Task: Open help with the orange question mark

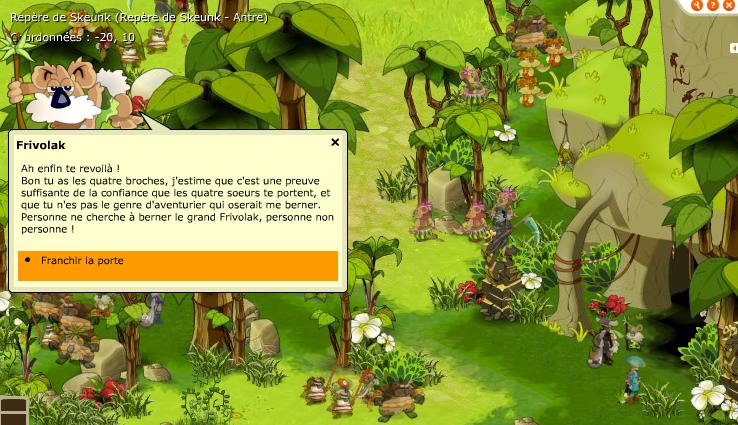Action: (x=714, y=4)
